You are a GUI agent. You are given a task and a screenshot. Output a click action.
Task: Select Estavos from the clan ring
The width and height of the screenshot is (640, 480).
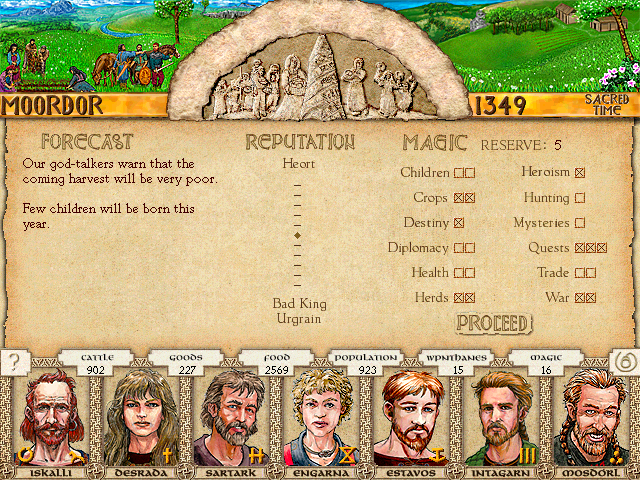tap(411, 418)
